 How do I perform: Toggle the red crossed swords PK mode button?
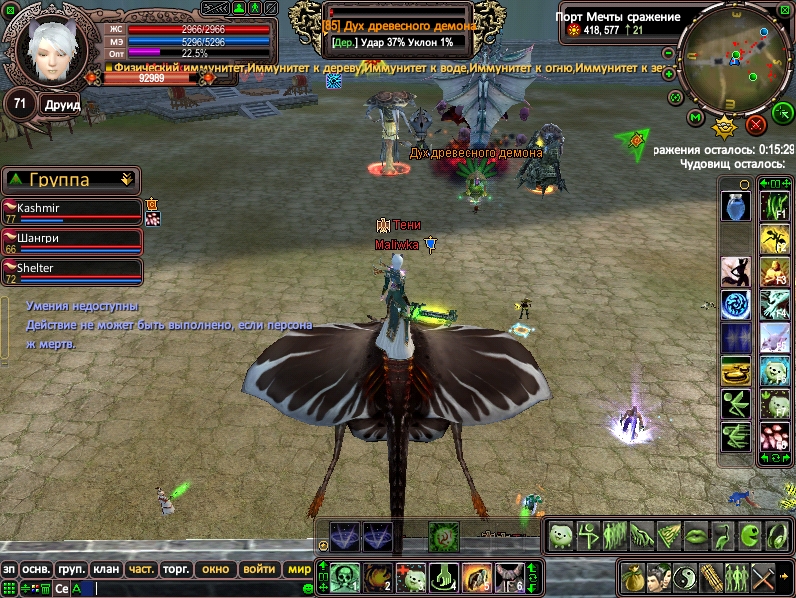(x=756, y=125)
